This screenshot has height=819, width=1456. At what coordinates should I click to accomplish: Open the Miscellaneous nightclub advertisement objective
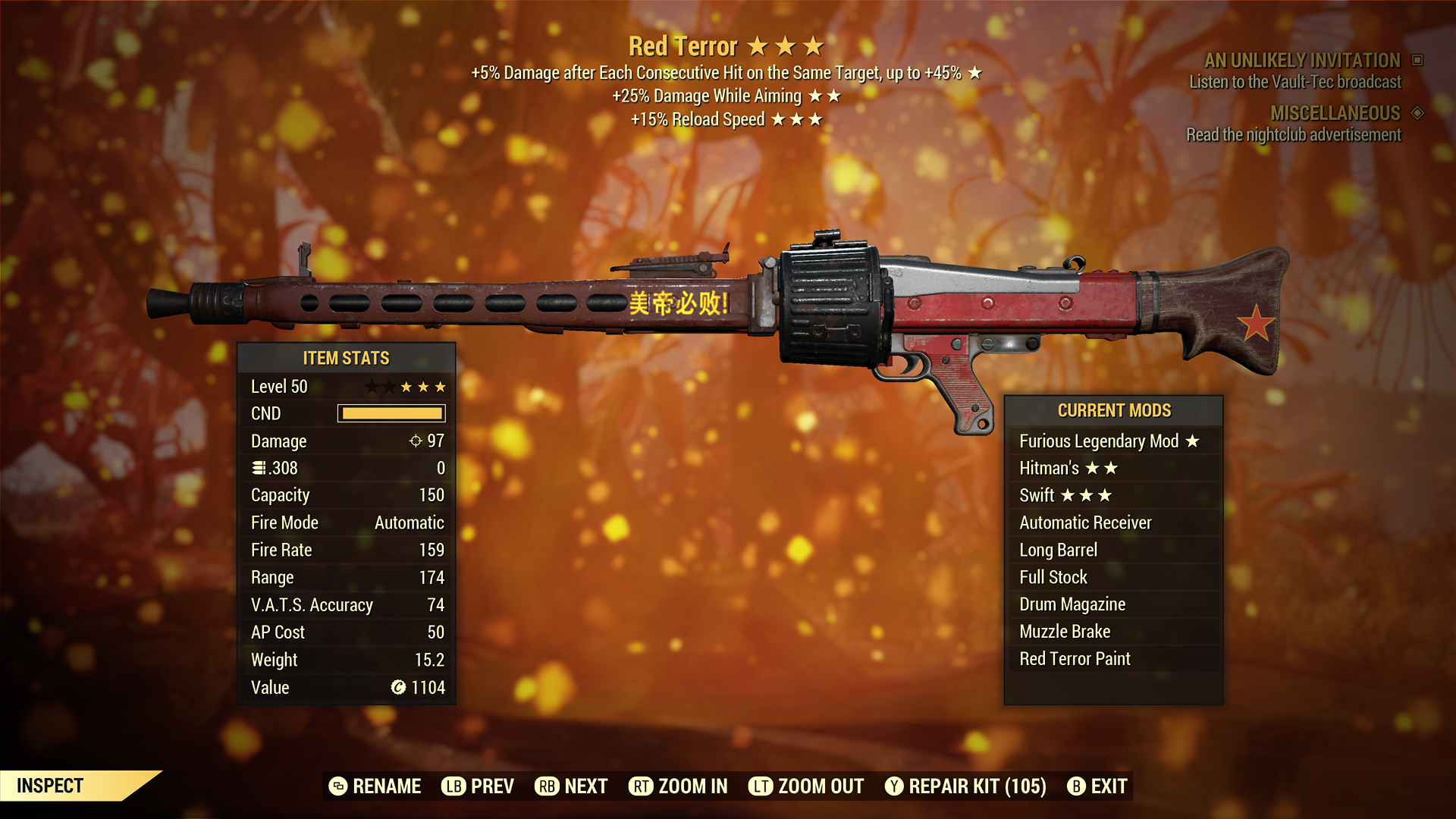point(1294,135)
